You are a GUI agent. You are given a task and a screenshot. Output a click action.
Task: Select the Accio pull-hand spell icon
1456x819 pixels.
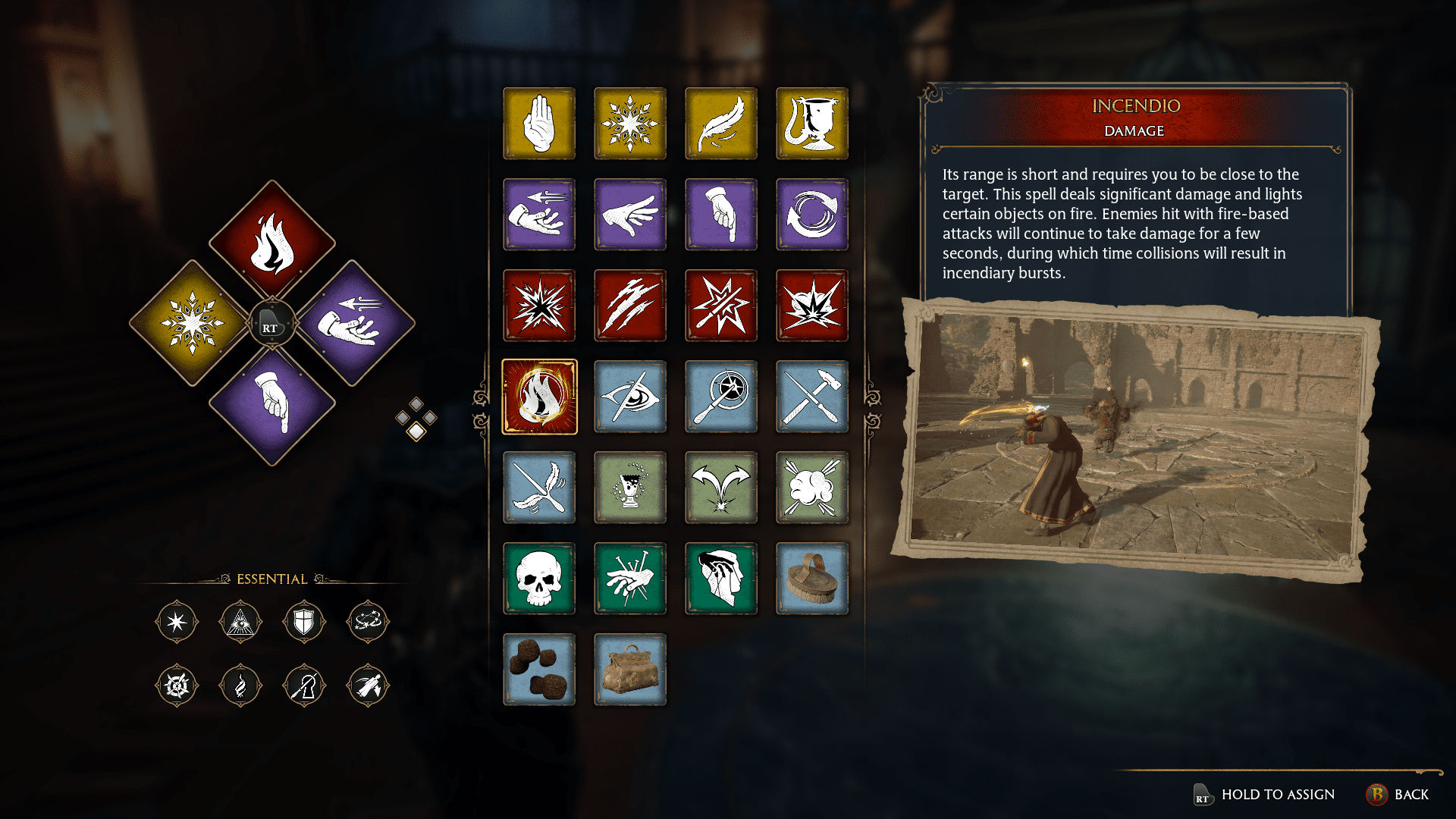pos(539,215)
